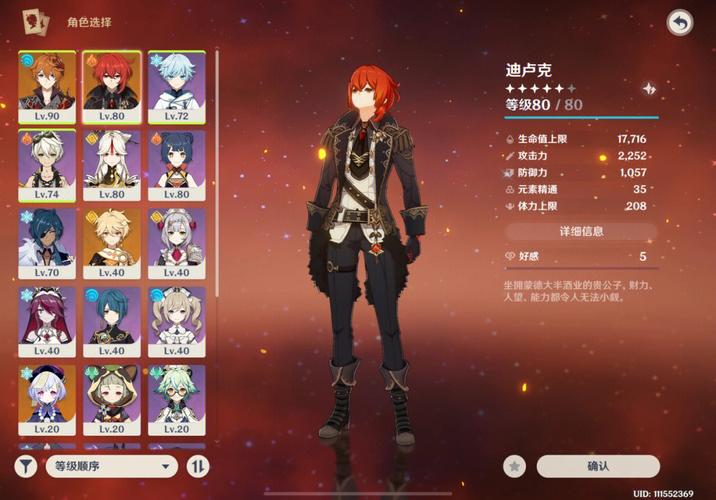Click the star favorite button beside 确认
The image size is (716, 500).
point(515,466)
